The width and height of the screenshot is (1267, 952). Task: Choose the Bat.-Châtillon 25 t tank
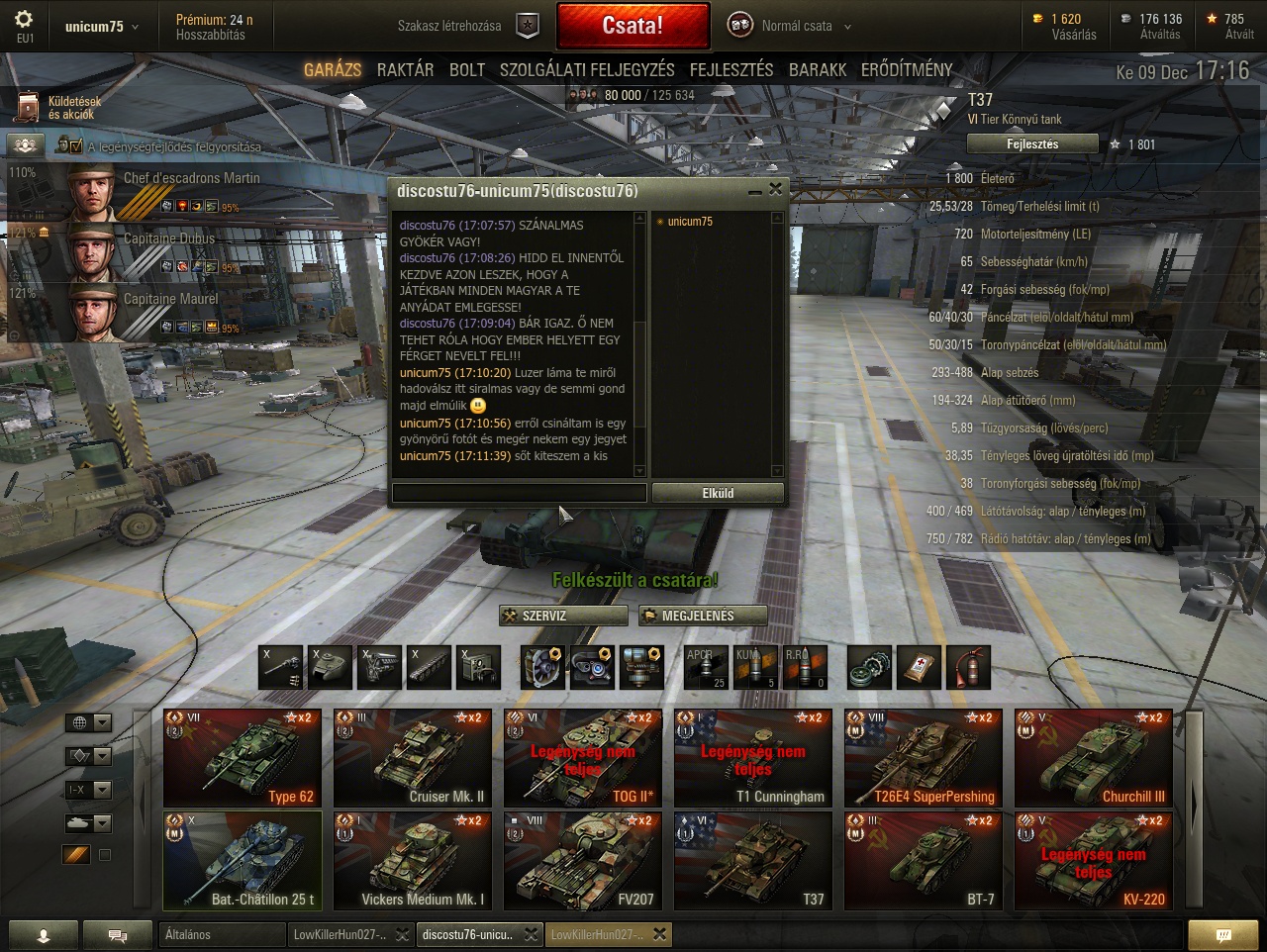tap(243, 861)
